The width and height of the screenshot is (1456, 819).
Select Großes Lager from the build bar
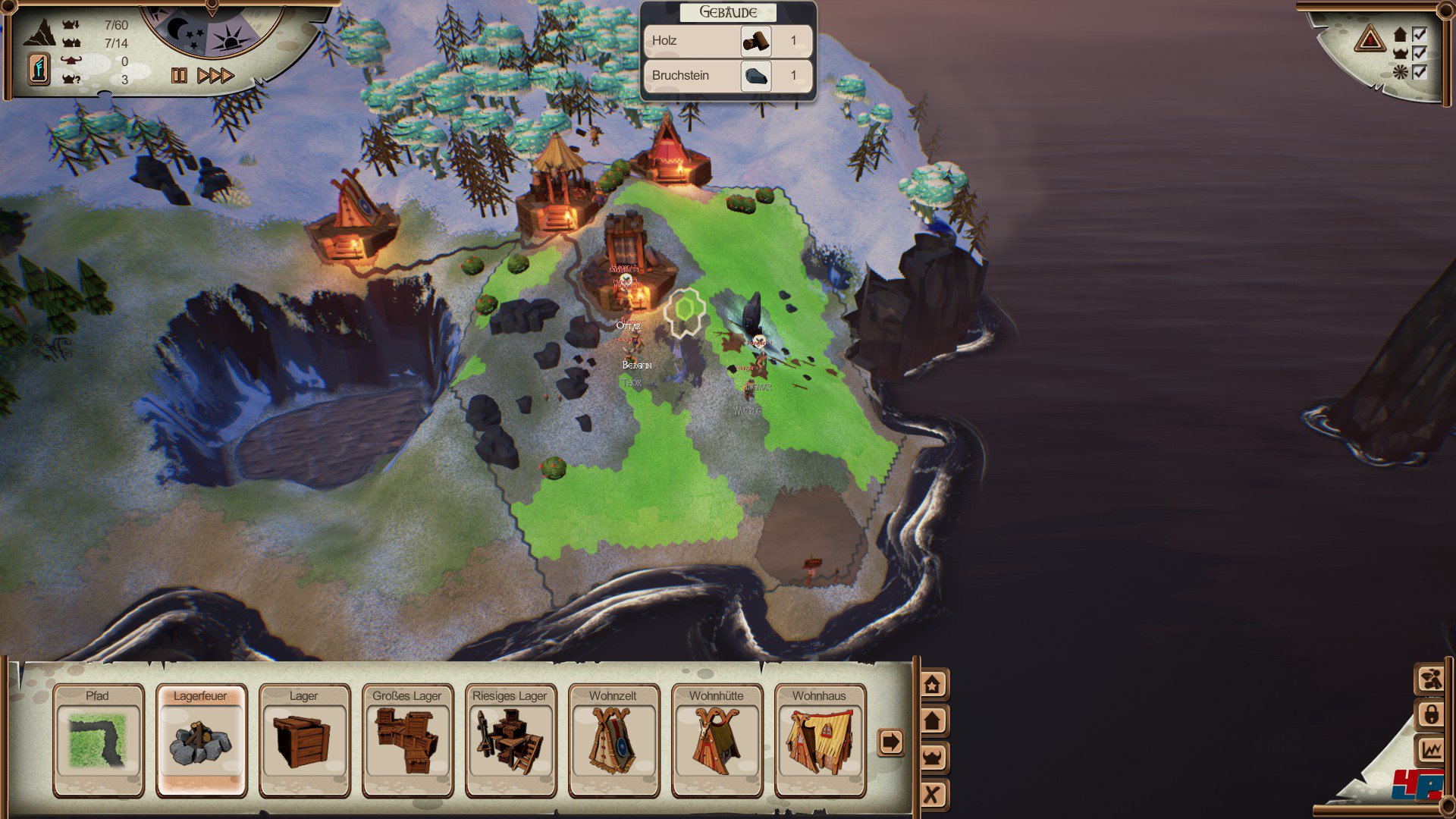(x=407, y=740)
